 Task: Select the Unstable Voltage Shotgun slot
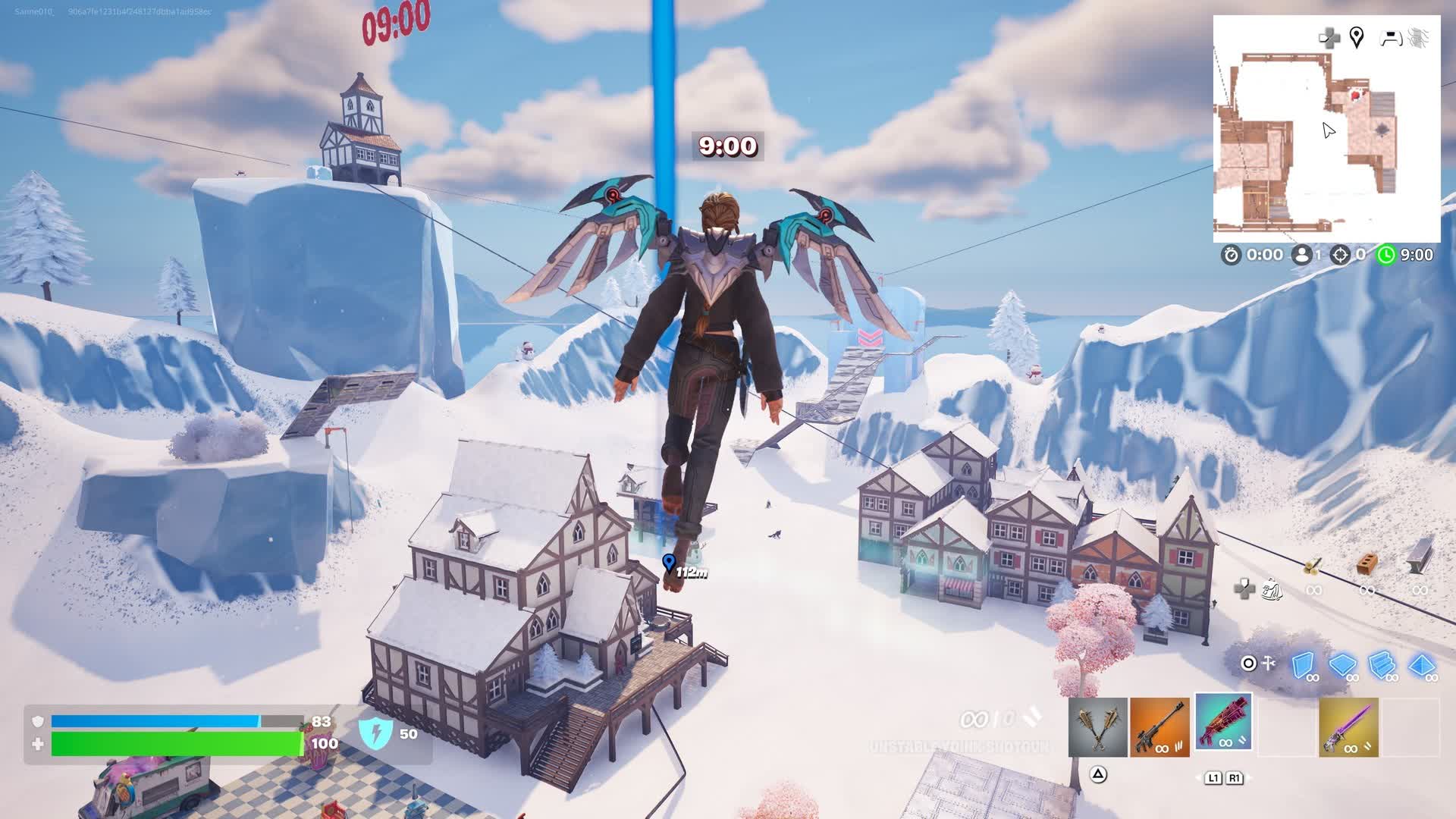(x=1223, y=722)
